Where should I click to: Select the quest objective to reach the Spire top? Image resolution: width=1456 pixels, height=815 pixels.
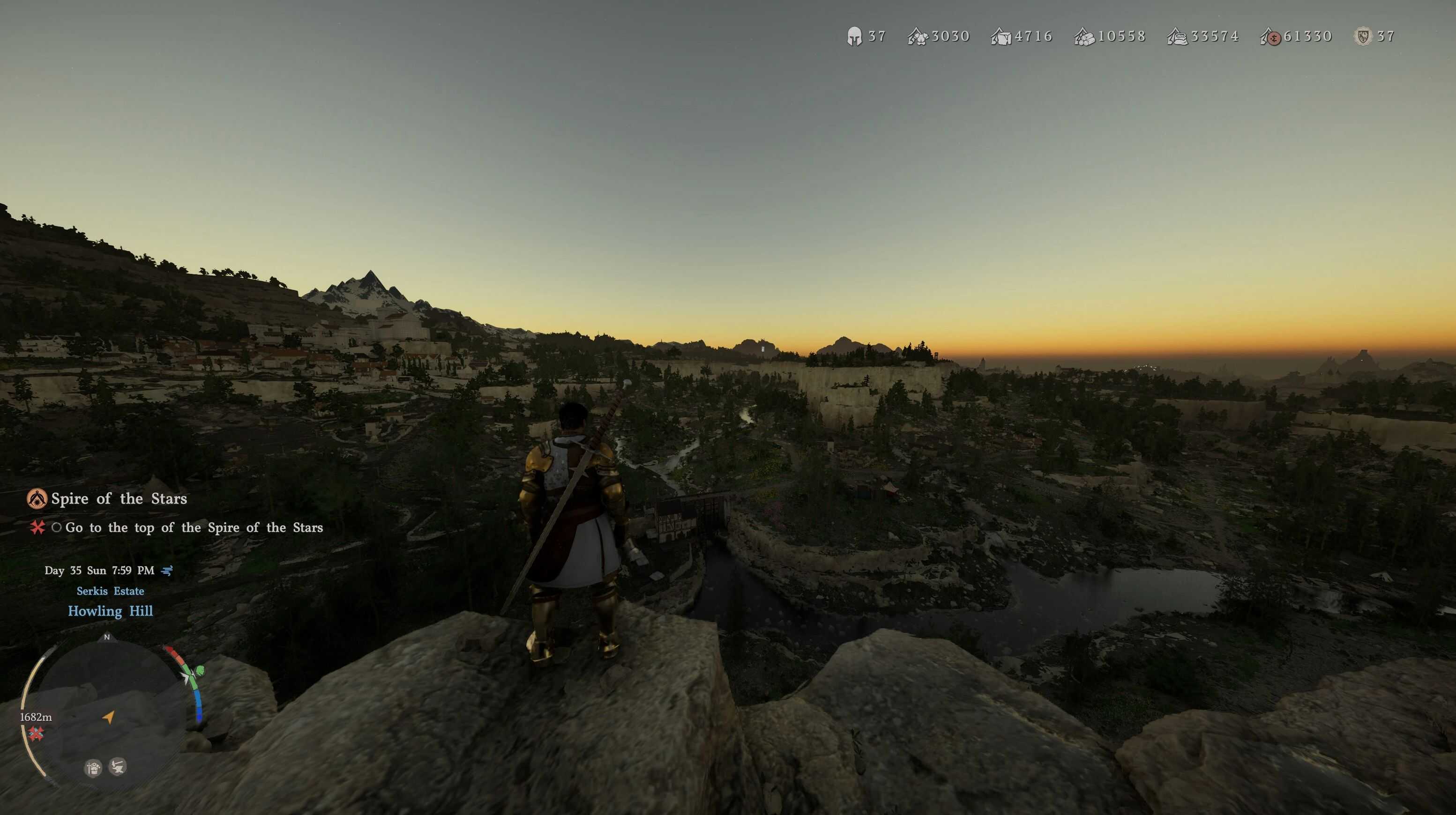[x=193, y=527]
